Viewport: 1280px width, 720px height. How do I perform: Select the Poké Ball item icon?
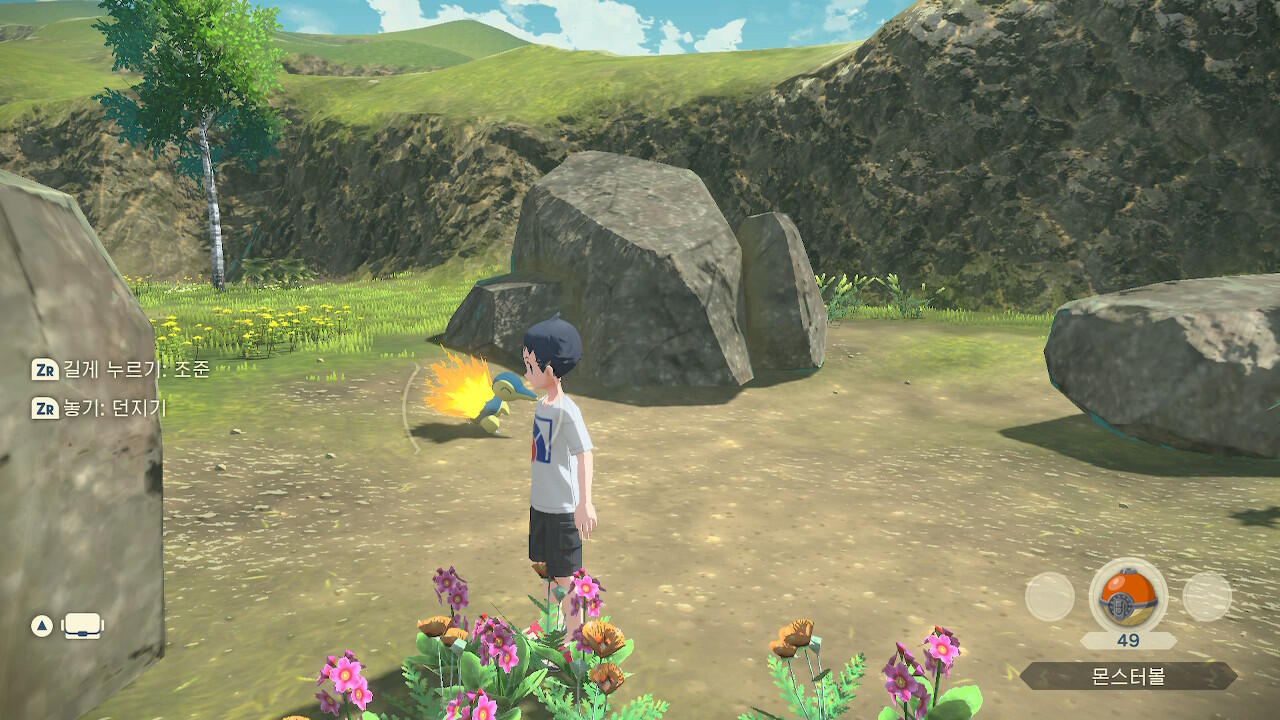coord(1127,597)
